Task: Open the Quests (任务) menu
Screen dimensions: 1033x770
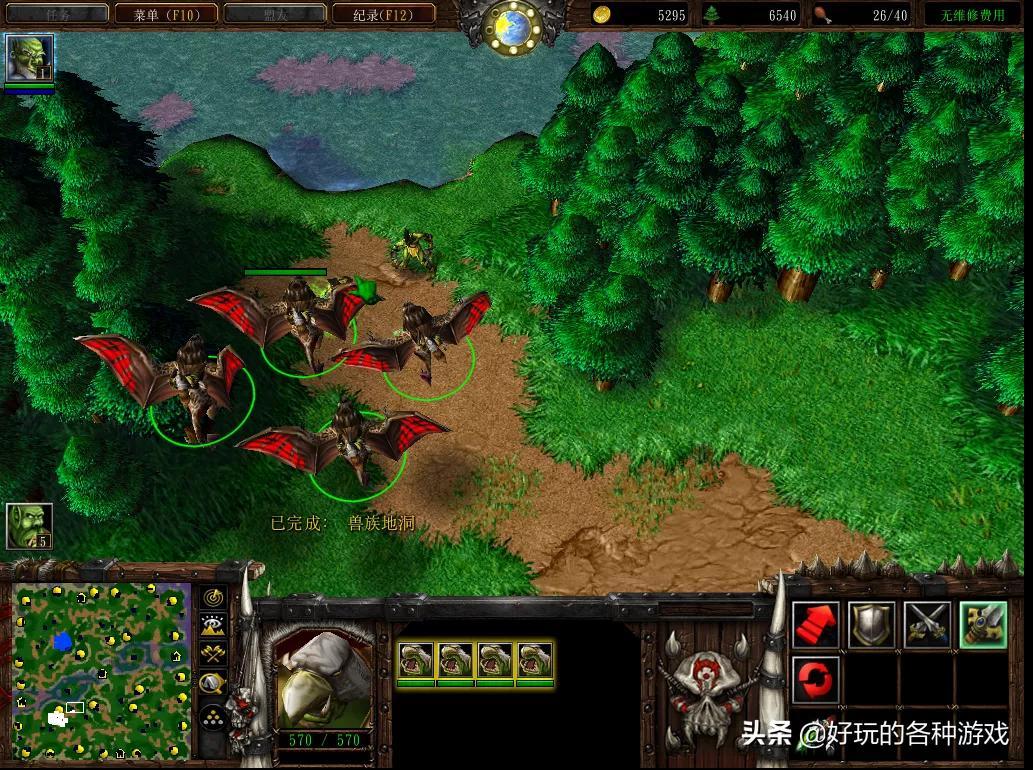Action: point(57,14)
